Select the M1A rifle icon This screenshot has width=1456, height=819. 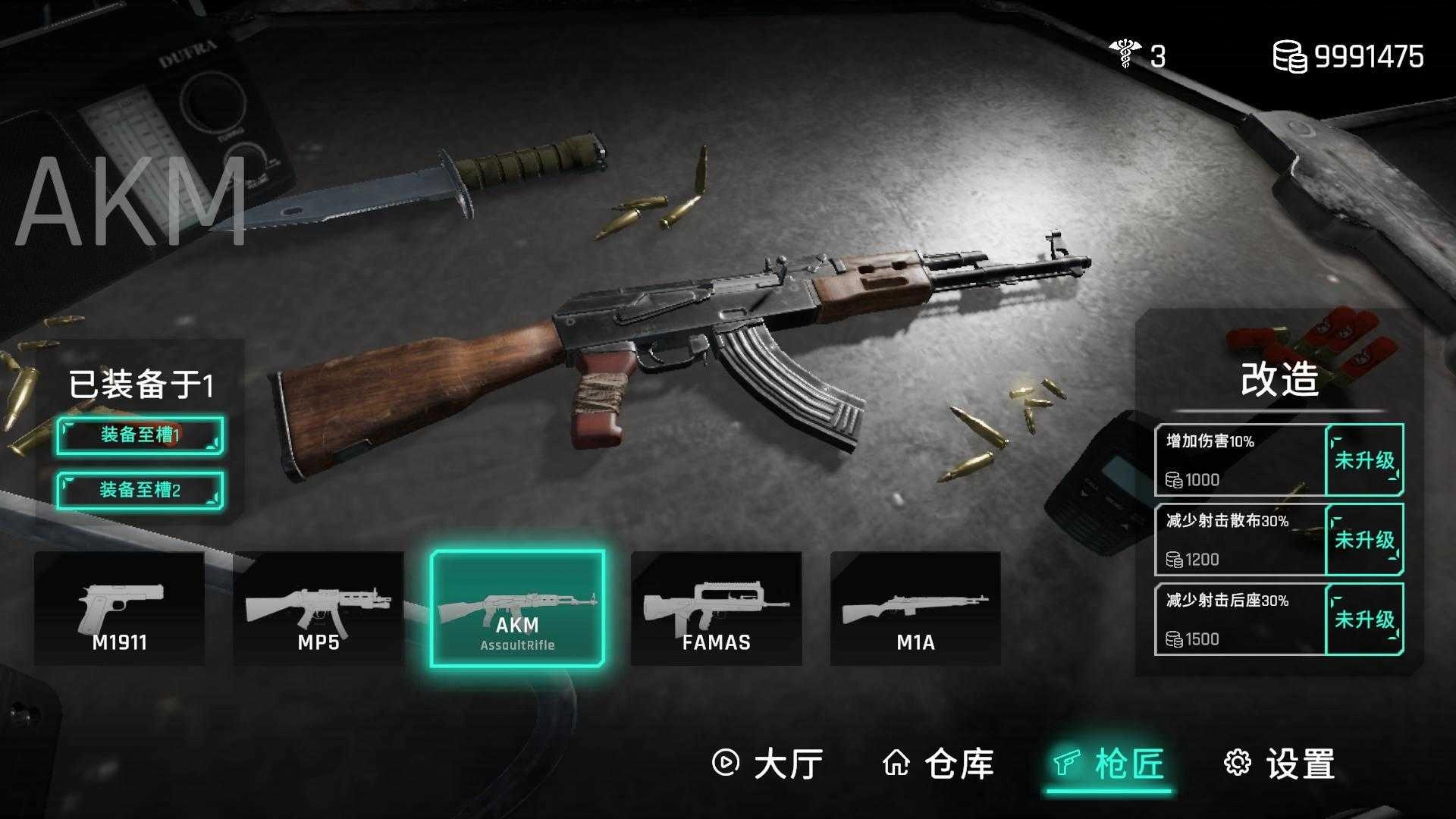pyautogui.click(x=915, y=607)
